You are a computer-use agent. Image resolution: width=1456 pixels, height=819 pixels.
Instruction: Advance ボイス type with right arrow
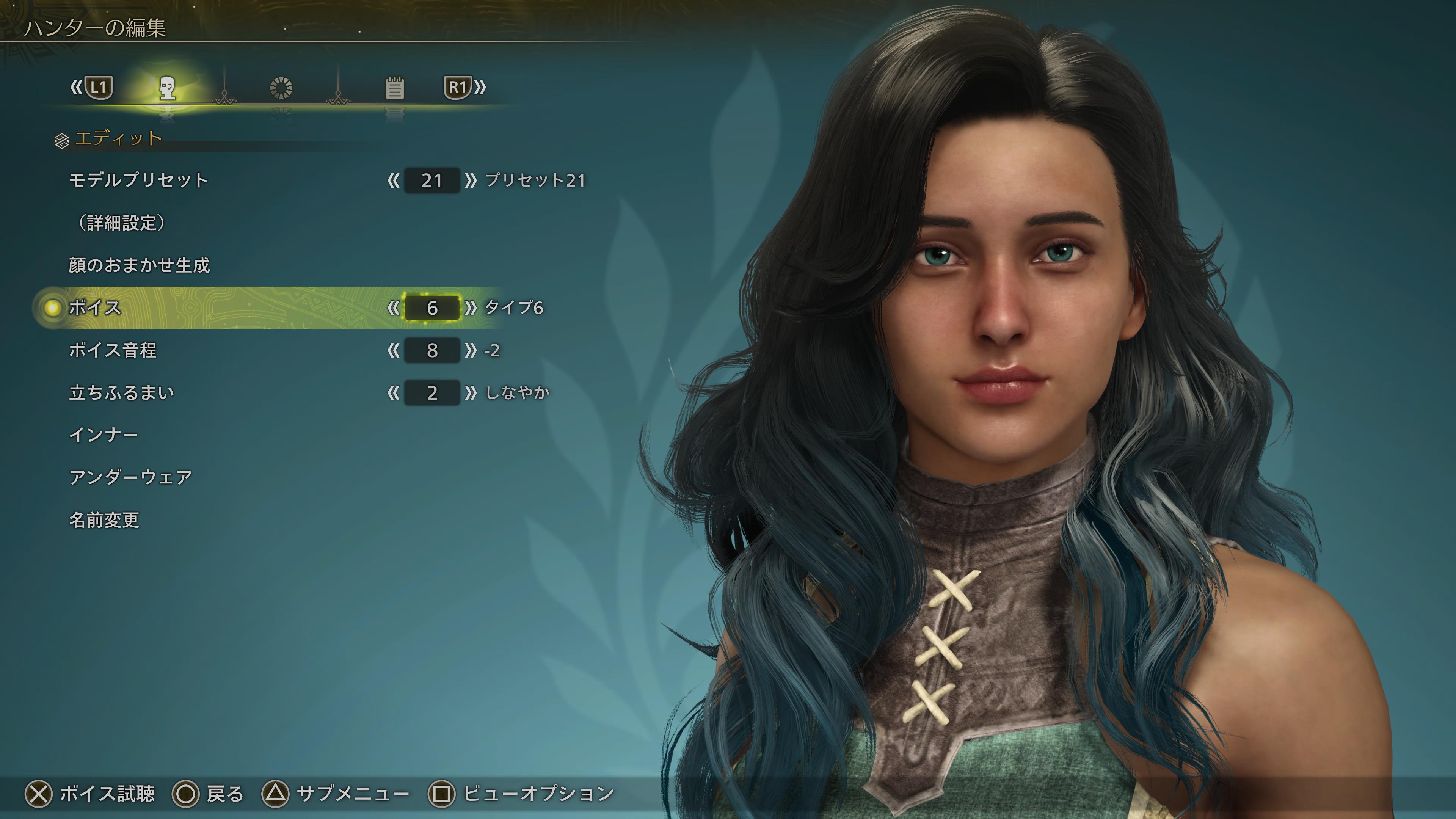pyautogui.click(x=470, y=308)
